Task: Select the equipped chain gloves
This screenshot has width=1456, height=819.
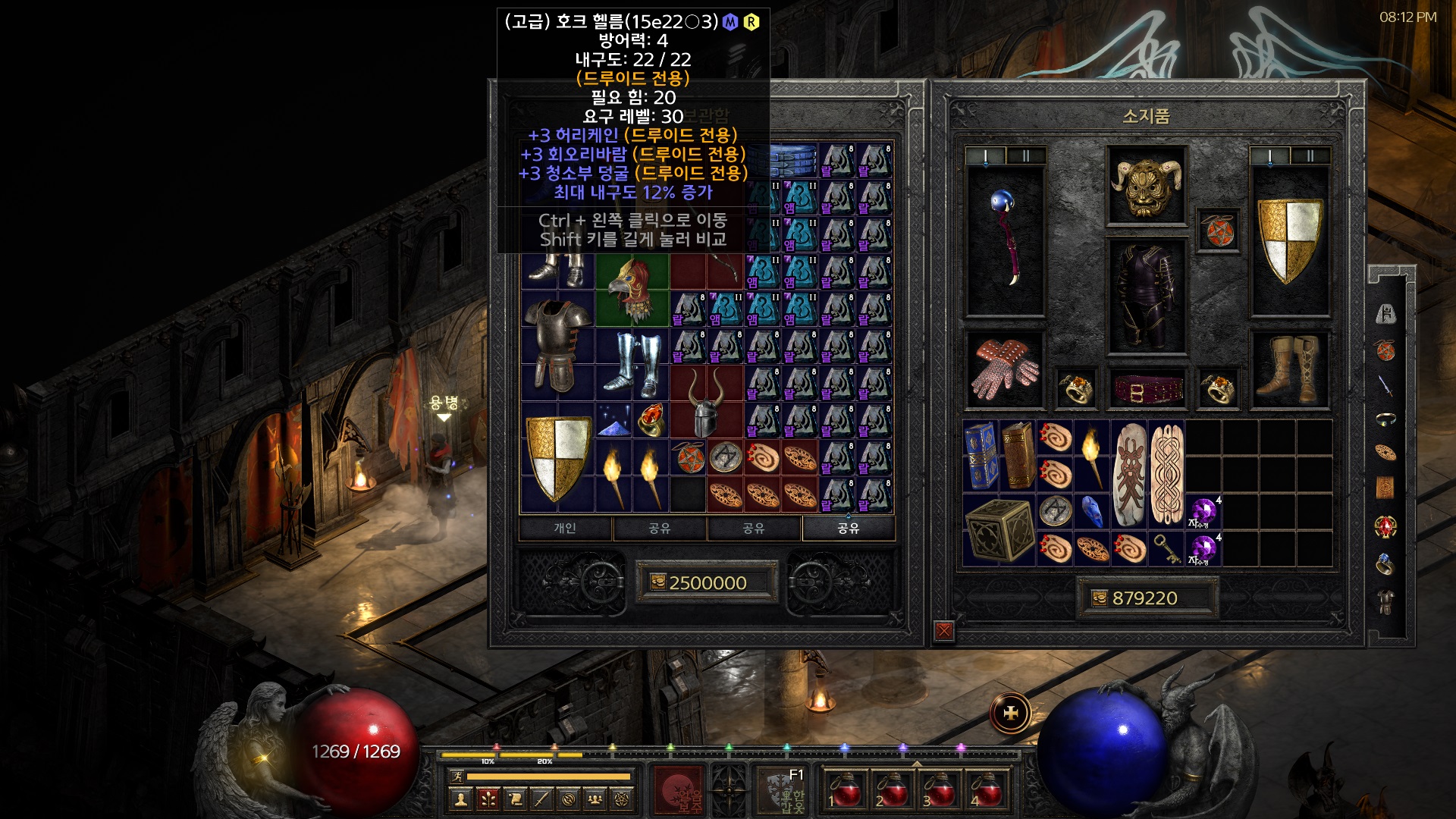Action: [1005, 369]
